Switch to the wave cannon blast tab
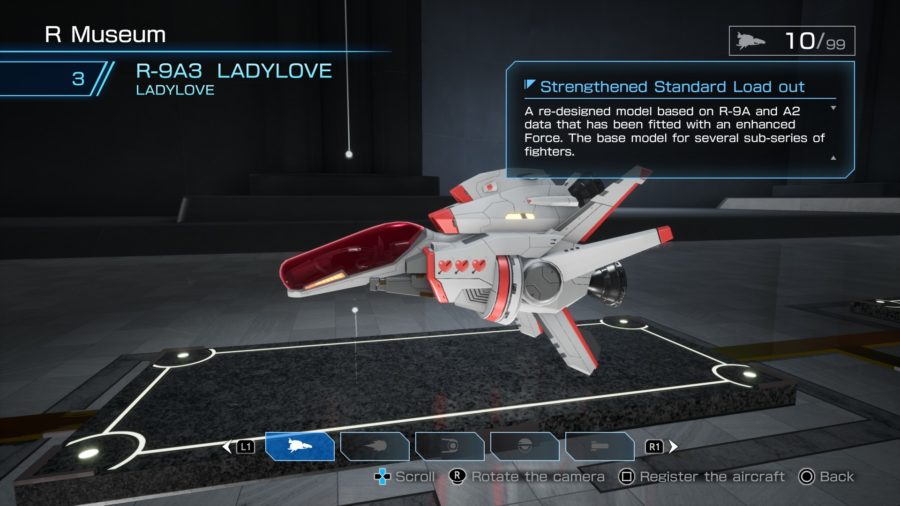Image resolution: width=900 pixels, height=506 pixels. 374,446
